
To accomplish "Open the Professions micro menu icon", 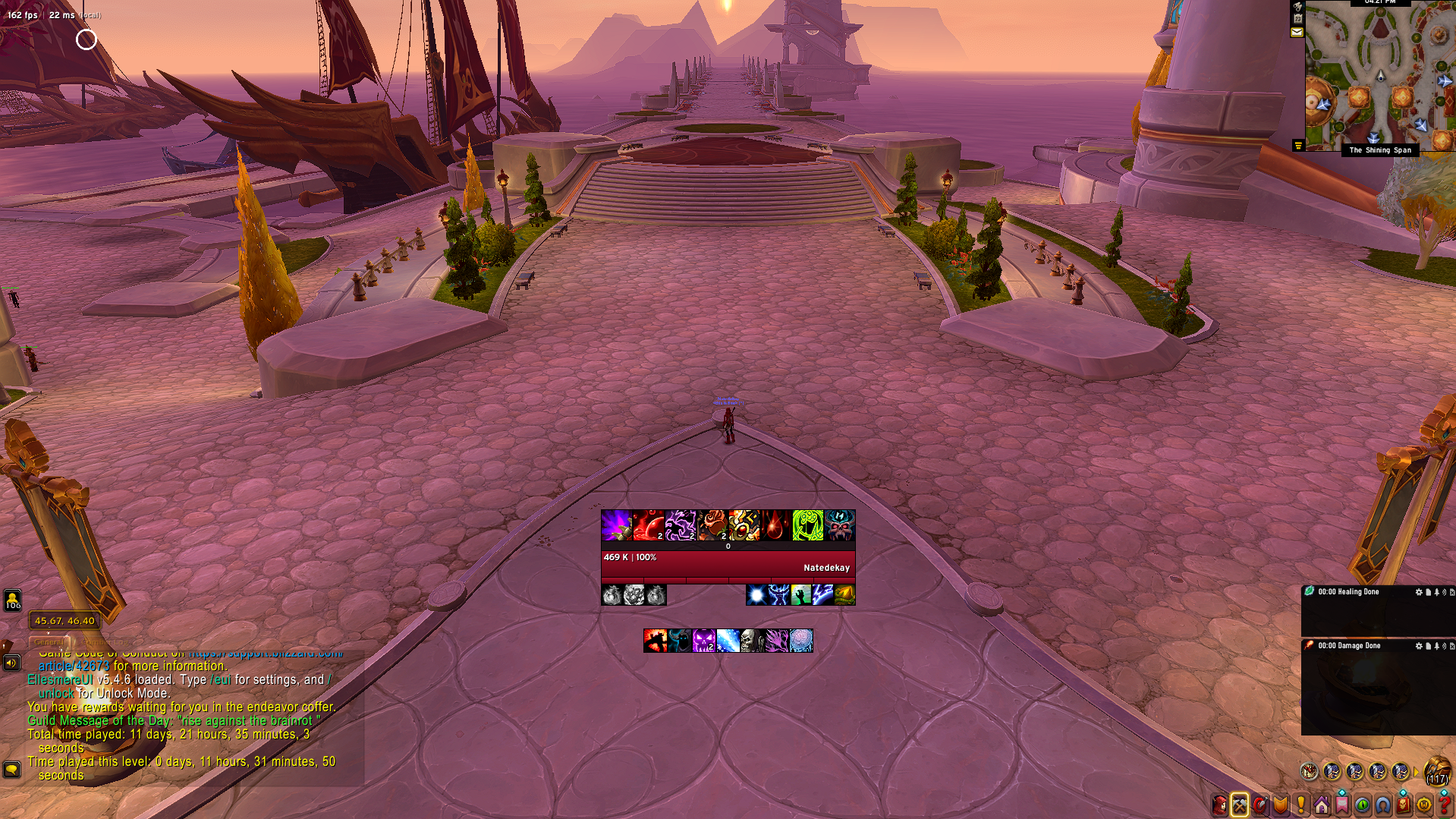I will click(x=1240, y=805).
